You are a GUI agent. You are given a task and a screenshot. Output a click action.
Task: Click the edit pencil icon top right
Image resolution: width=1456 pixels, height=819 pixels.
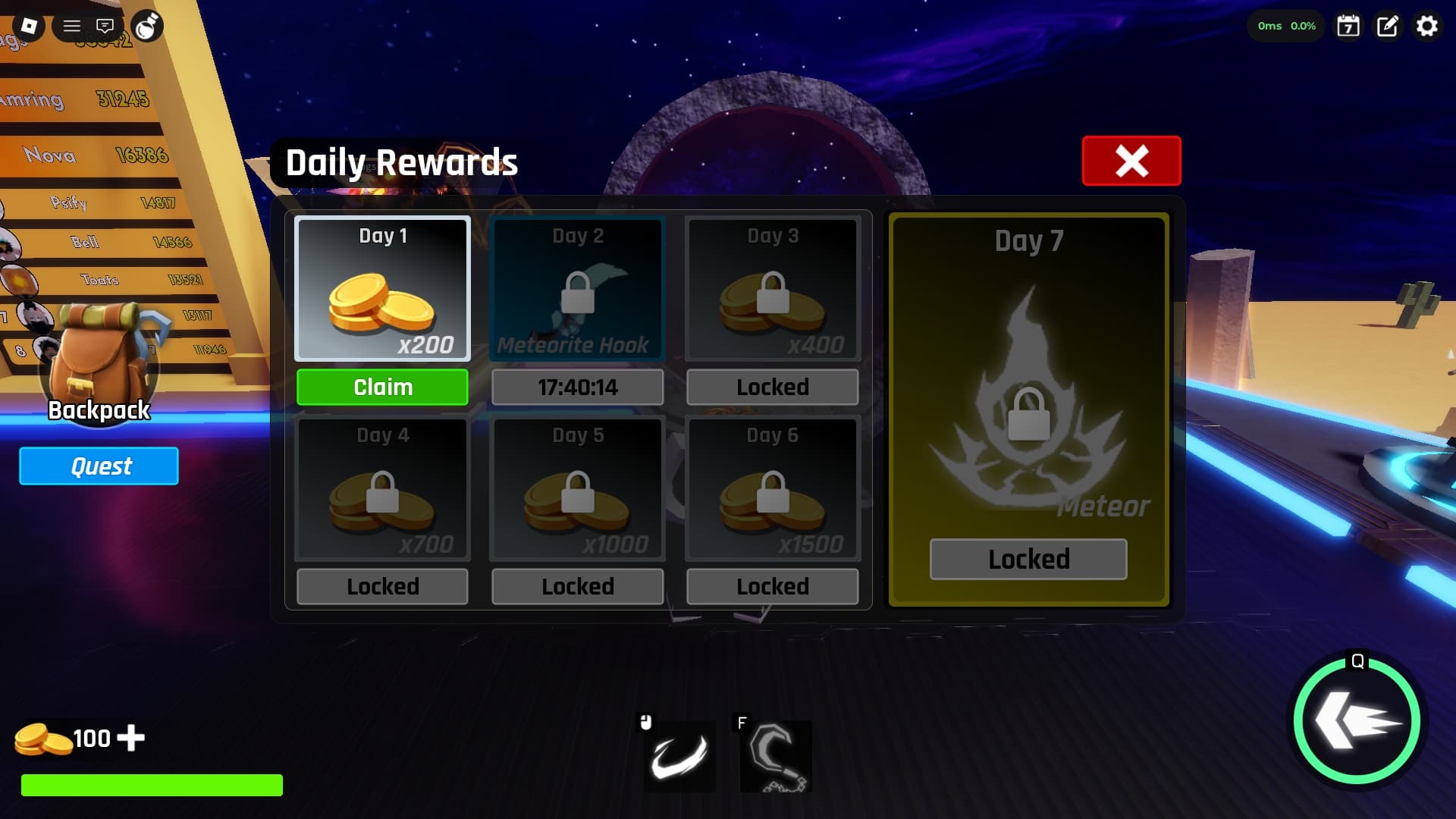pos(1387,26)
